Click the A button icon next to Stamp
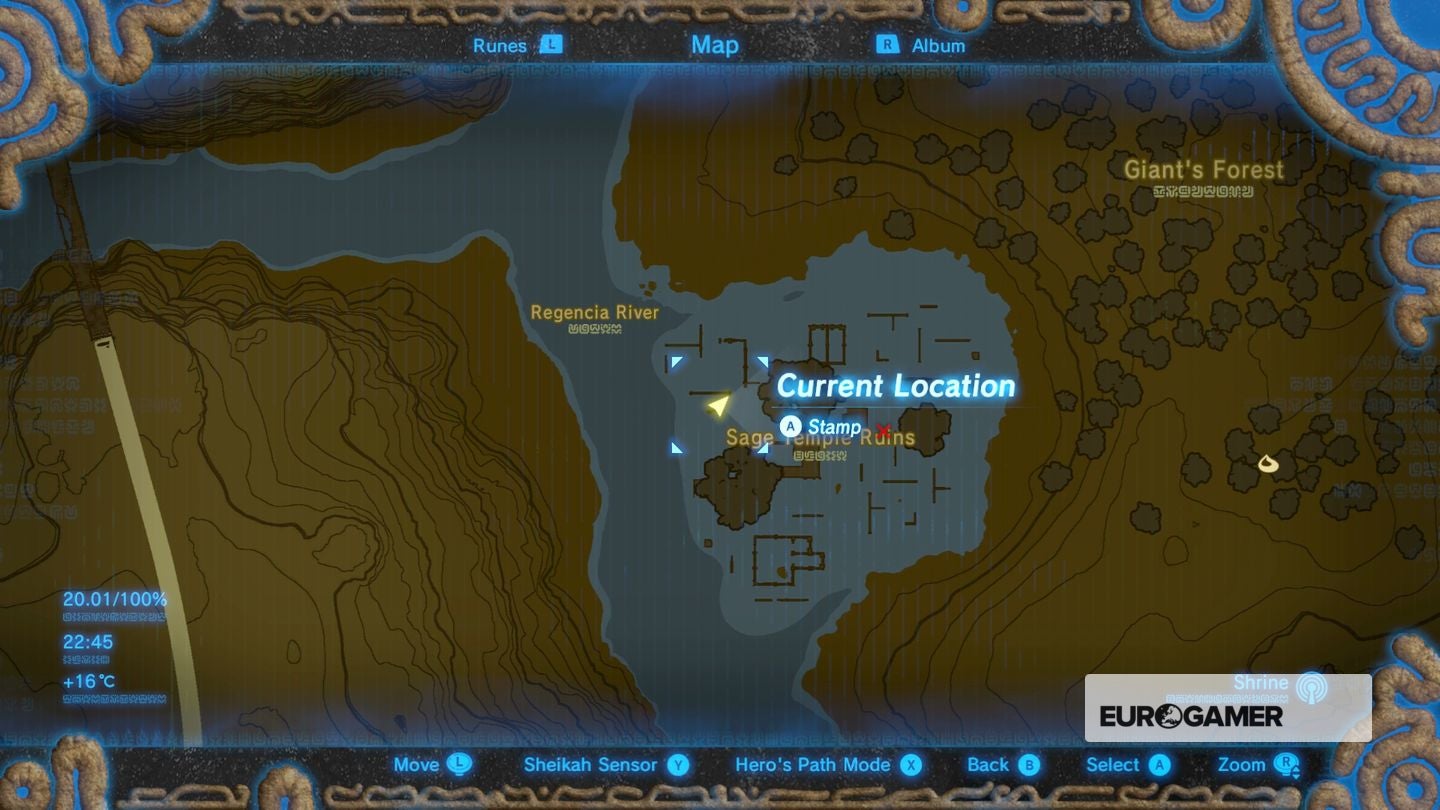The image size is (1440, 810). (x=789, y=426)
